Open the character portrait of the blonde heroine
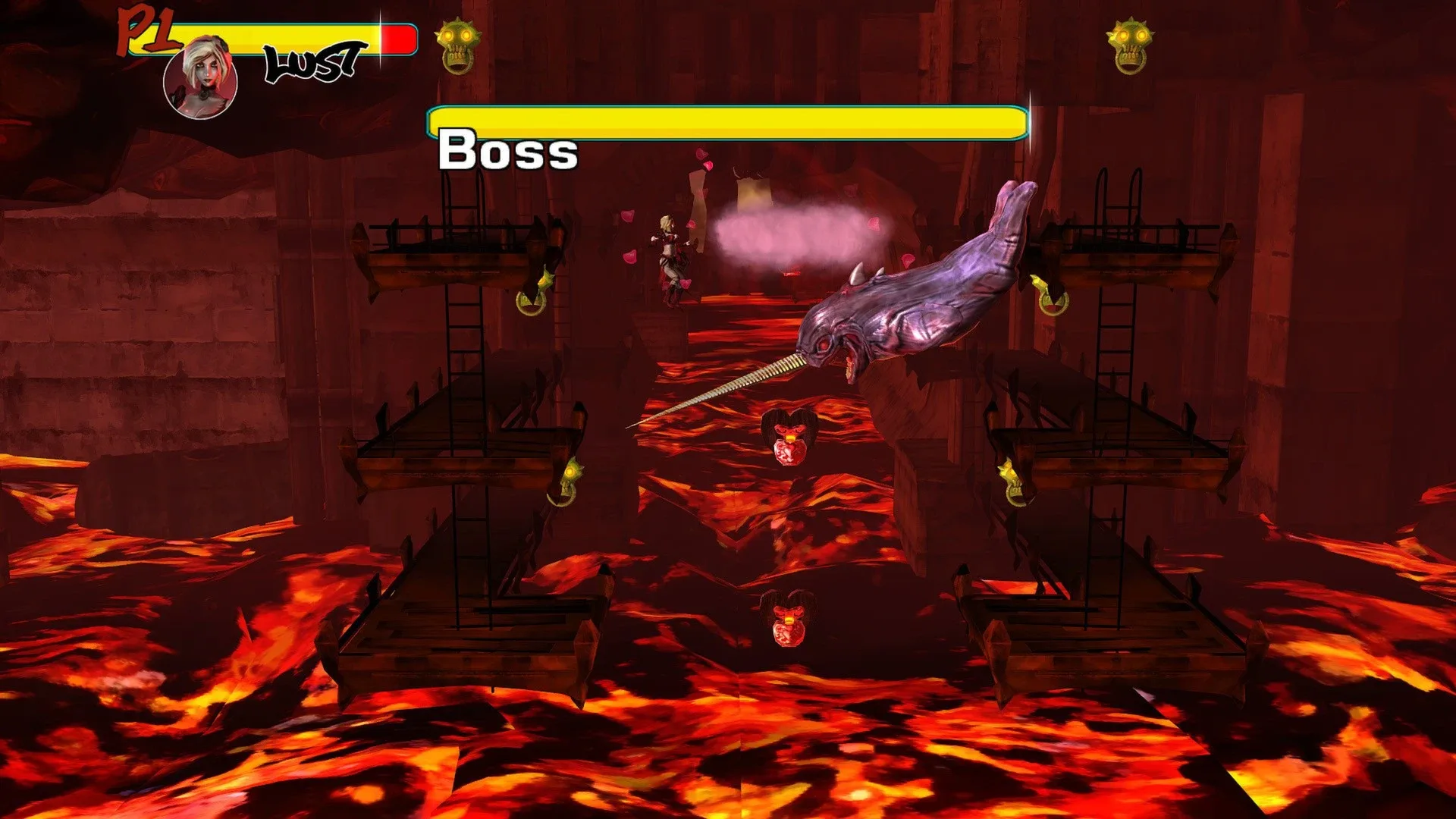The width and height of the screenshot is (1456, 819). point(199,80)
